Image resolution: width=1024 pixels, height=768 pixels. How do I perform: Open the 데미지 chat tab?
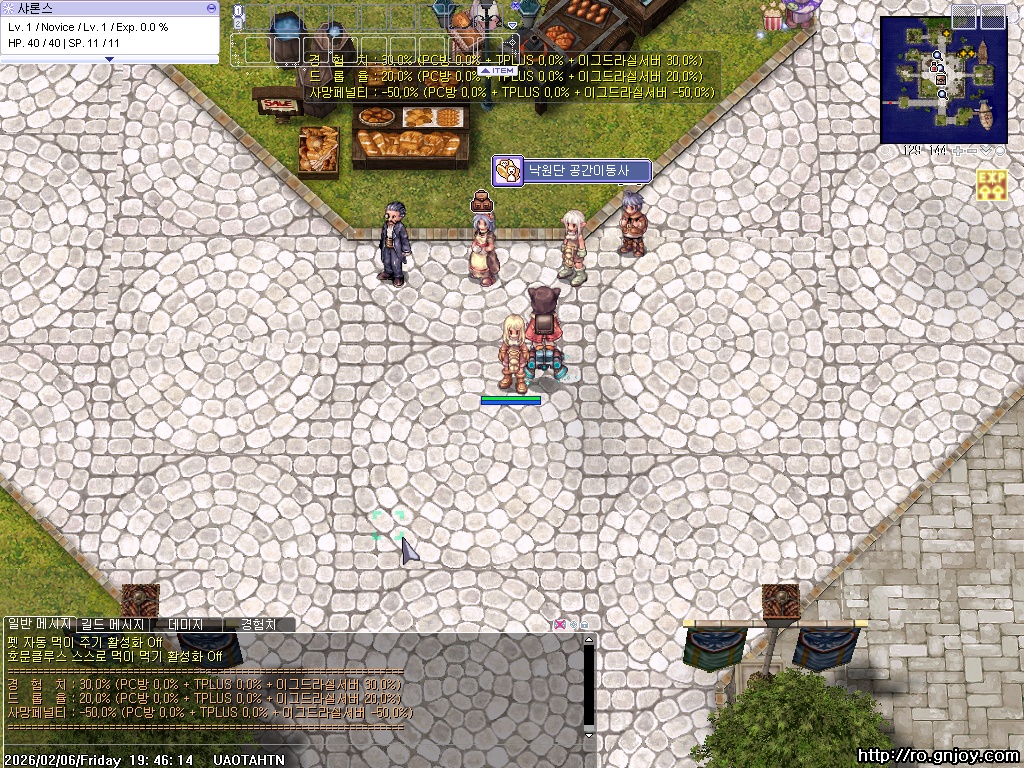(186, 624)
